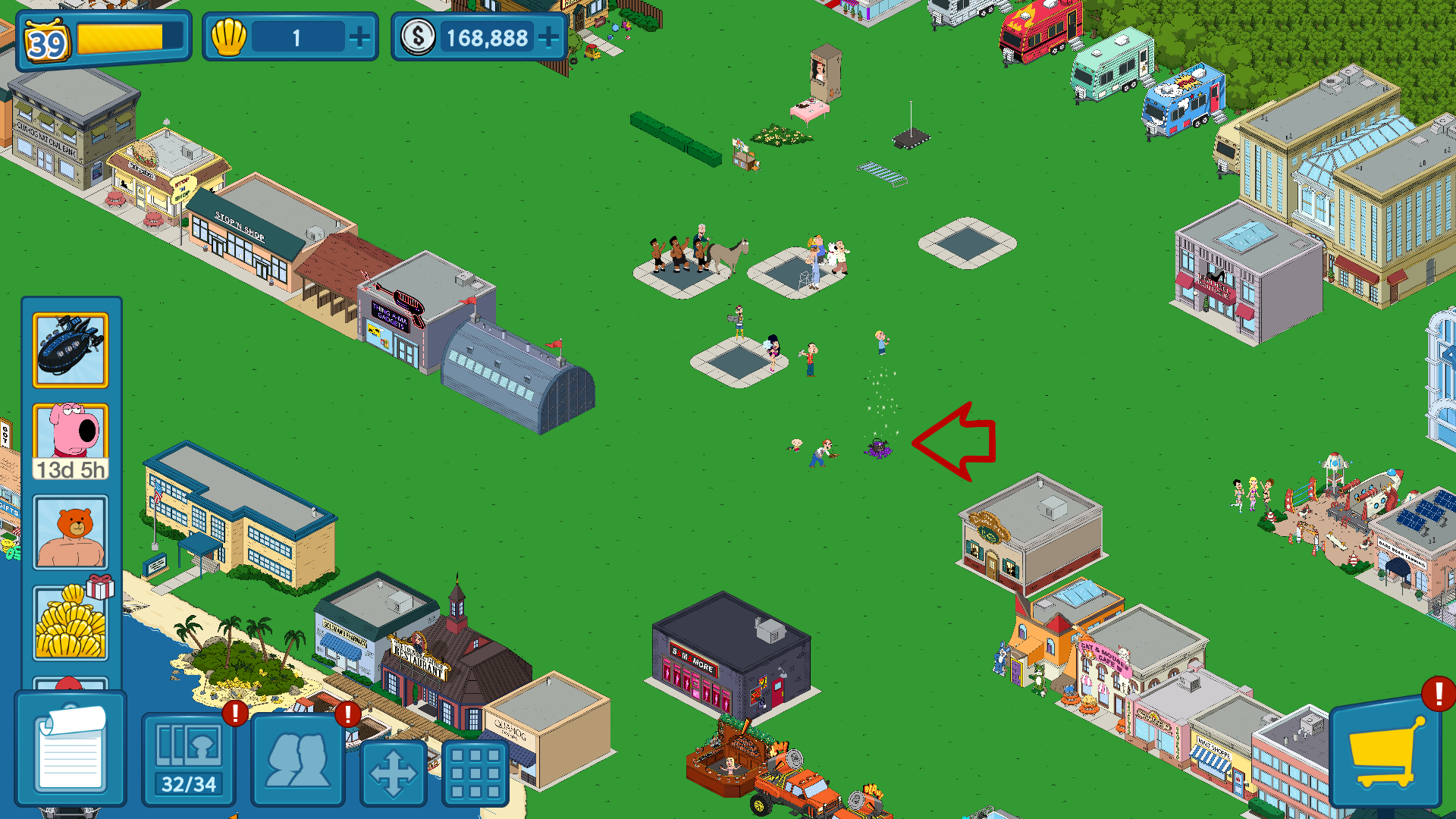This screenshot has height=819, width=1456.
Task: Open the black blimp quest icon
Action: click(71, 350)
